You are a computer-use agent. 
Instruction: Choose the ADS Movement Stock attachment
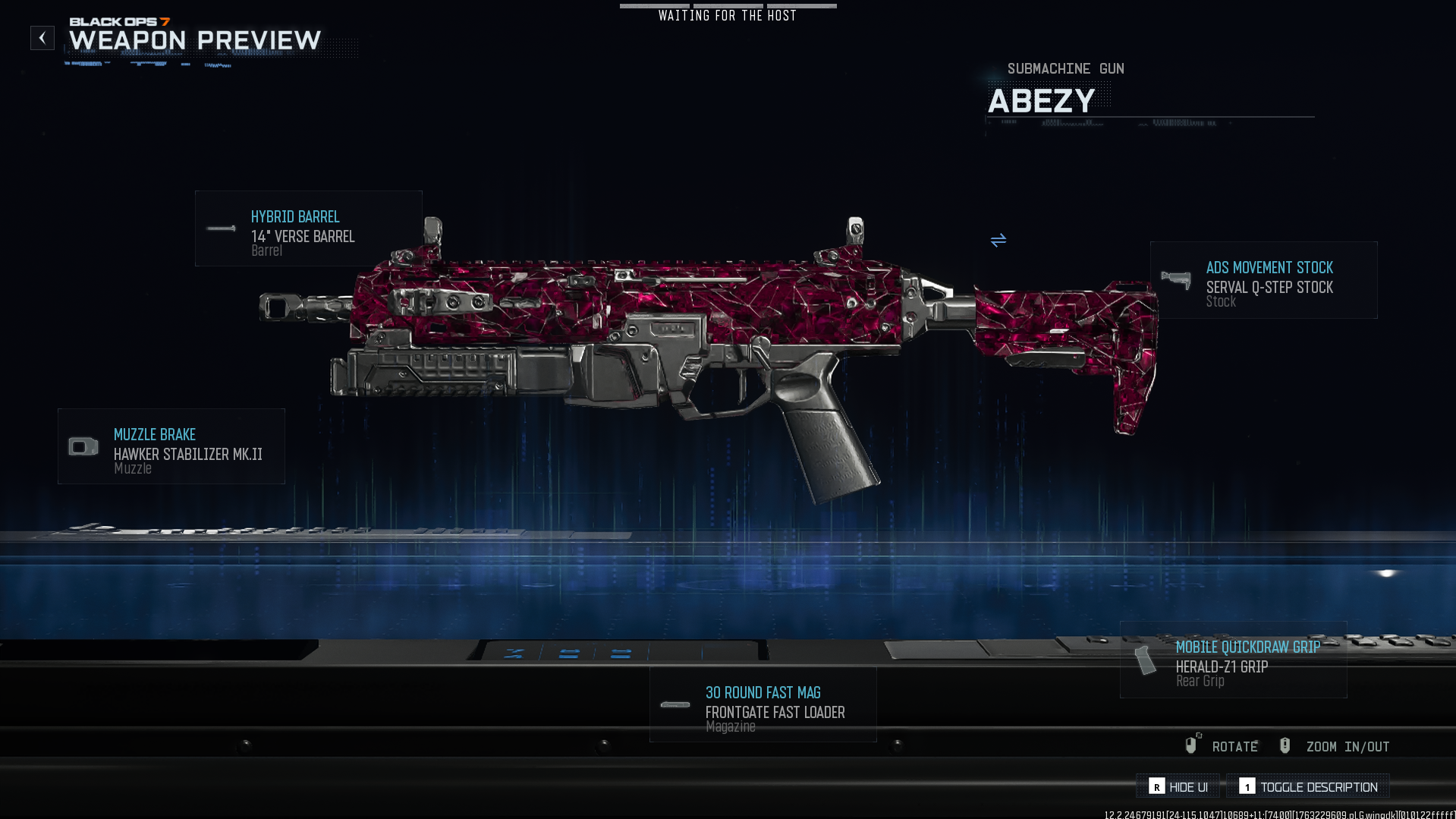coord(1263,280)
